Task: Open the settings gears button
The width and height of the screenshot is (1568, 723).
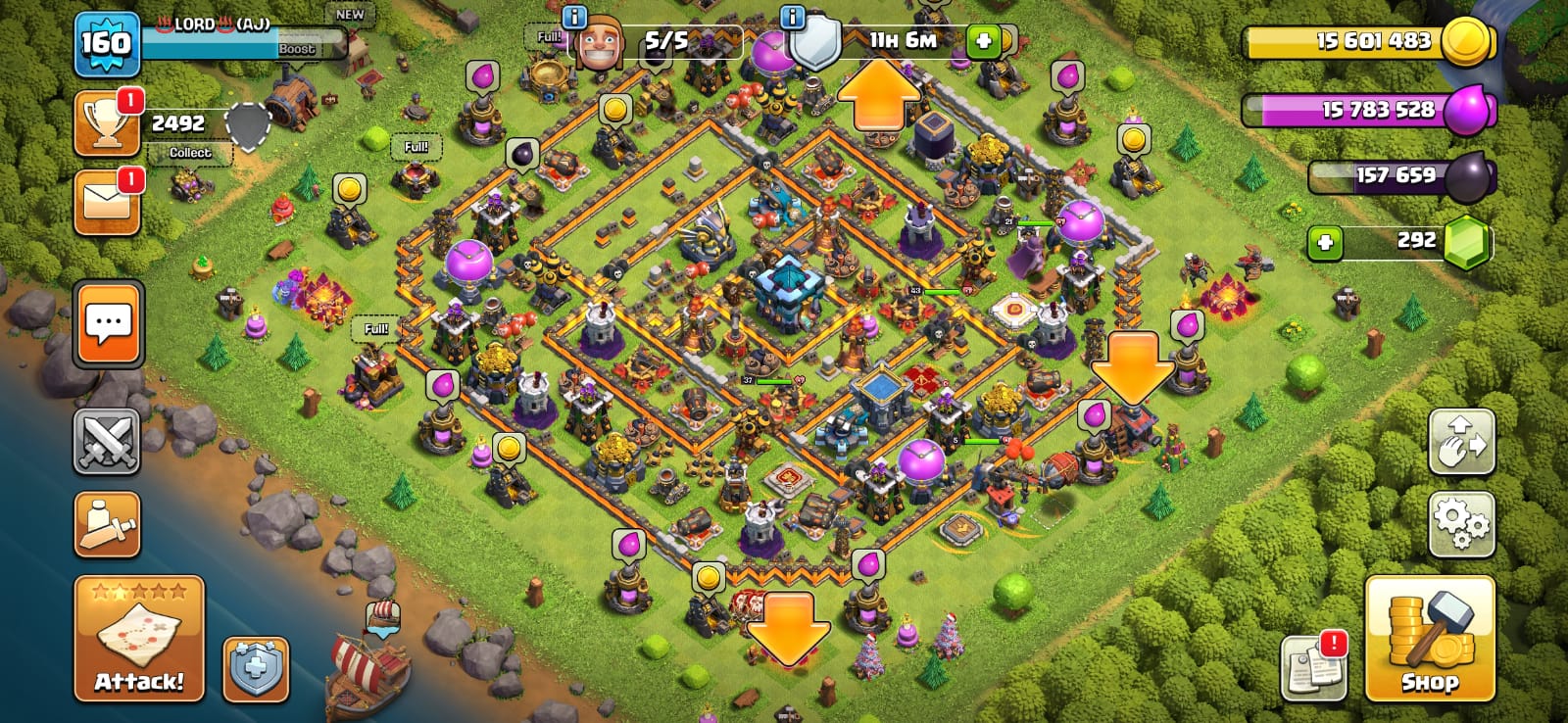Action: [x=1461, y=524]
